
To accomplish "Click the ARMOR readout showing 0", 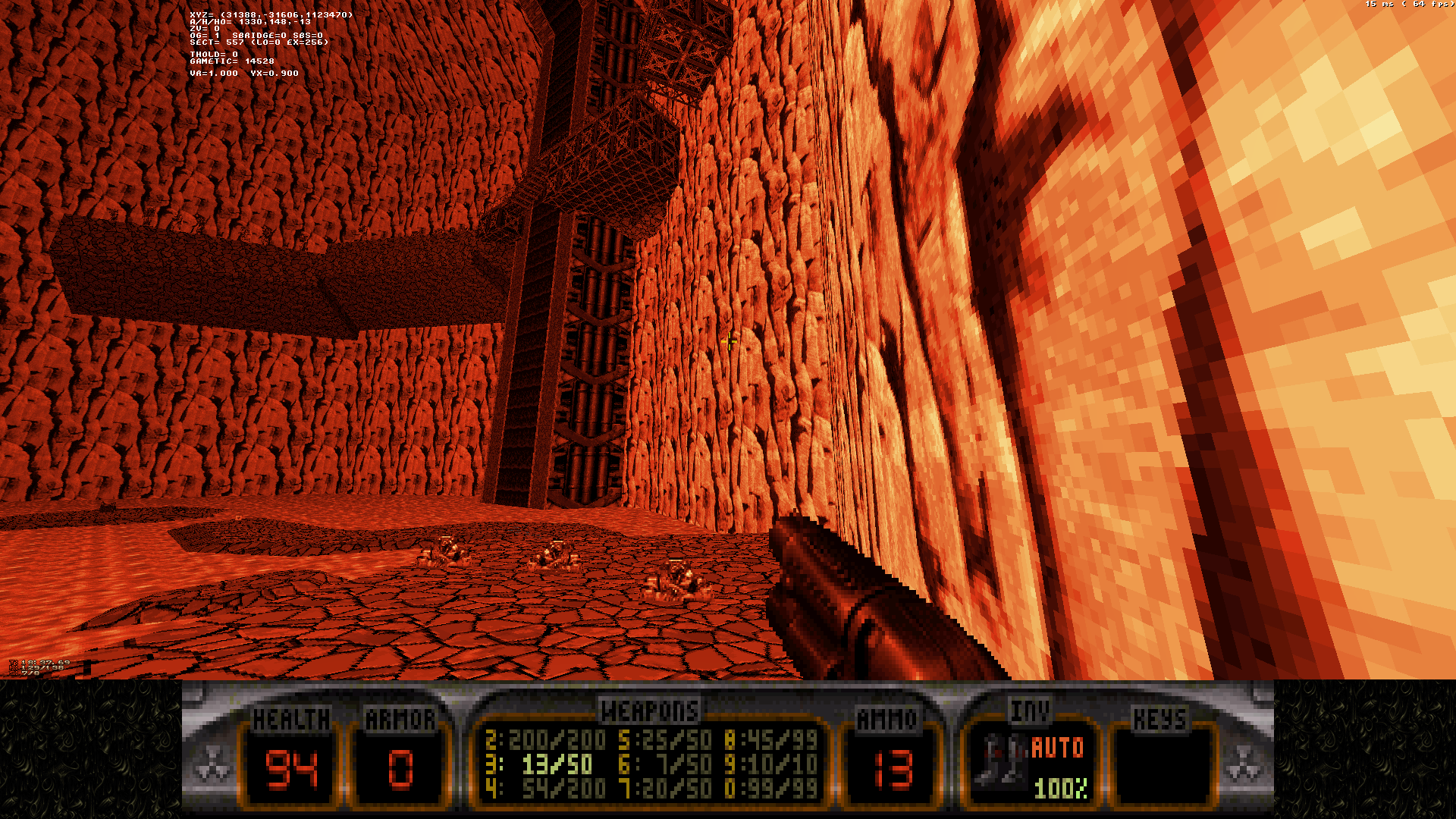I will (x=403, y=770).
